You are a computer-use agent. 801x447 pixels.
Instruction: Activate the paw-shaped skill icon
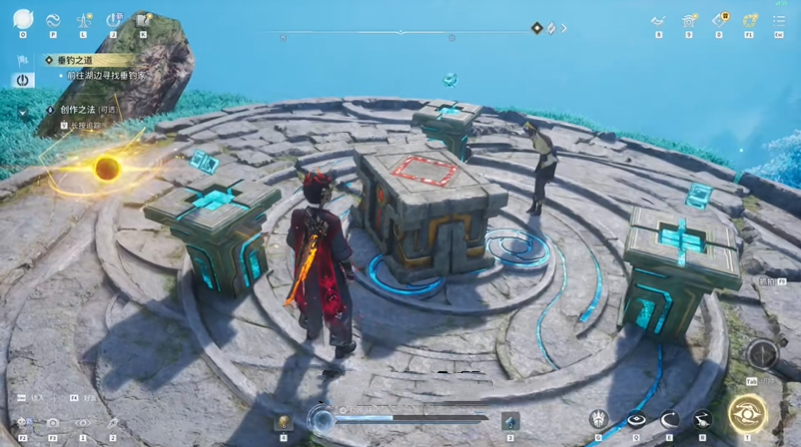(x=599, y=420)
